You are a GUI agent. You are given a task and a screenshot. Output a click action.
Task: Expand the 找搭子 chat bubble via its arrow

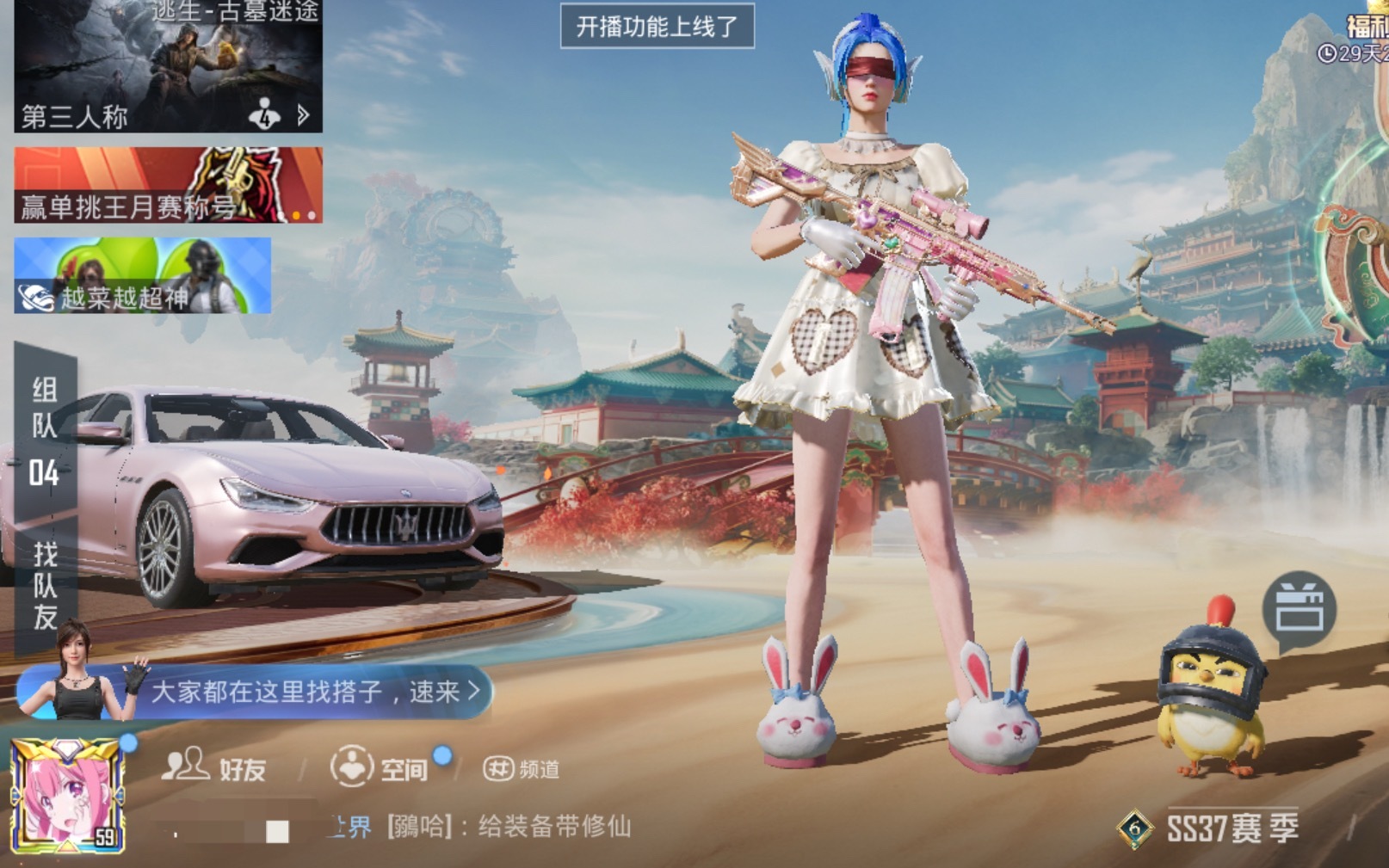pyautogui.click(x=470, y=693)
